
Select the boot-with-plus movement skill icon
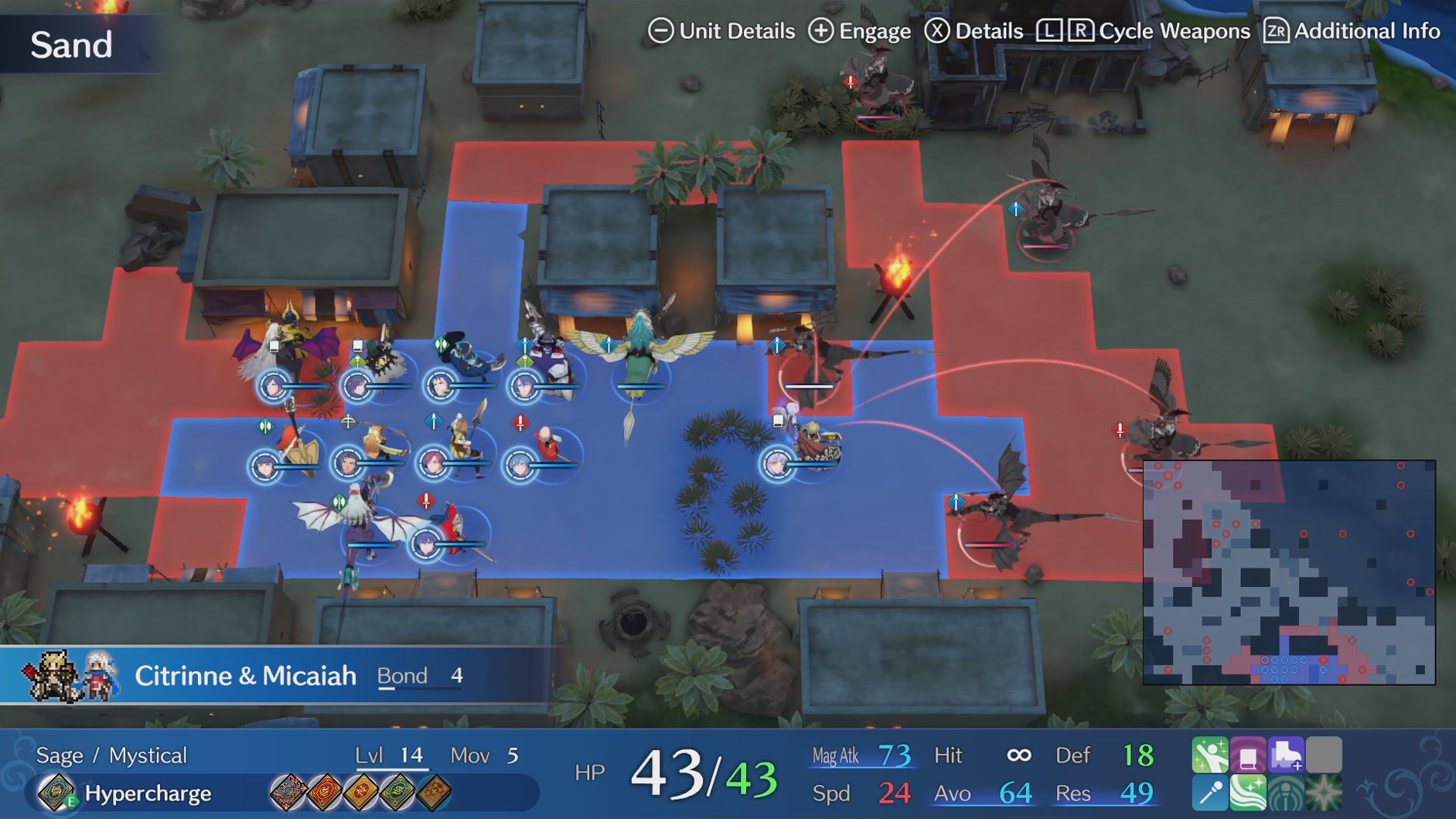click(1286, 754)
